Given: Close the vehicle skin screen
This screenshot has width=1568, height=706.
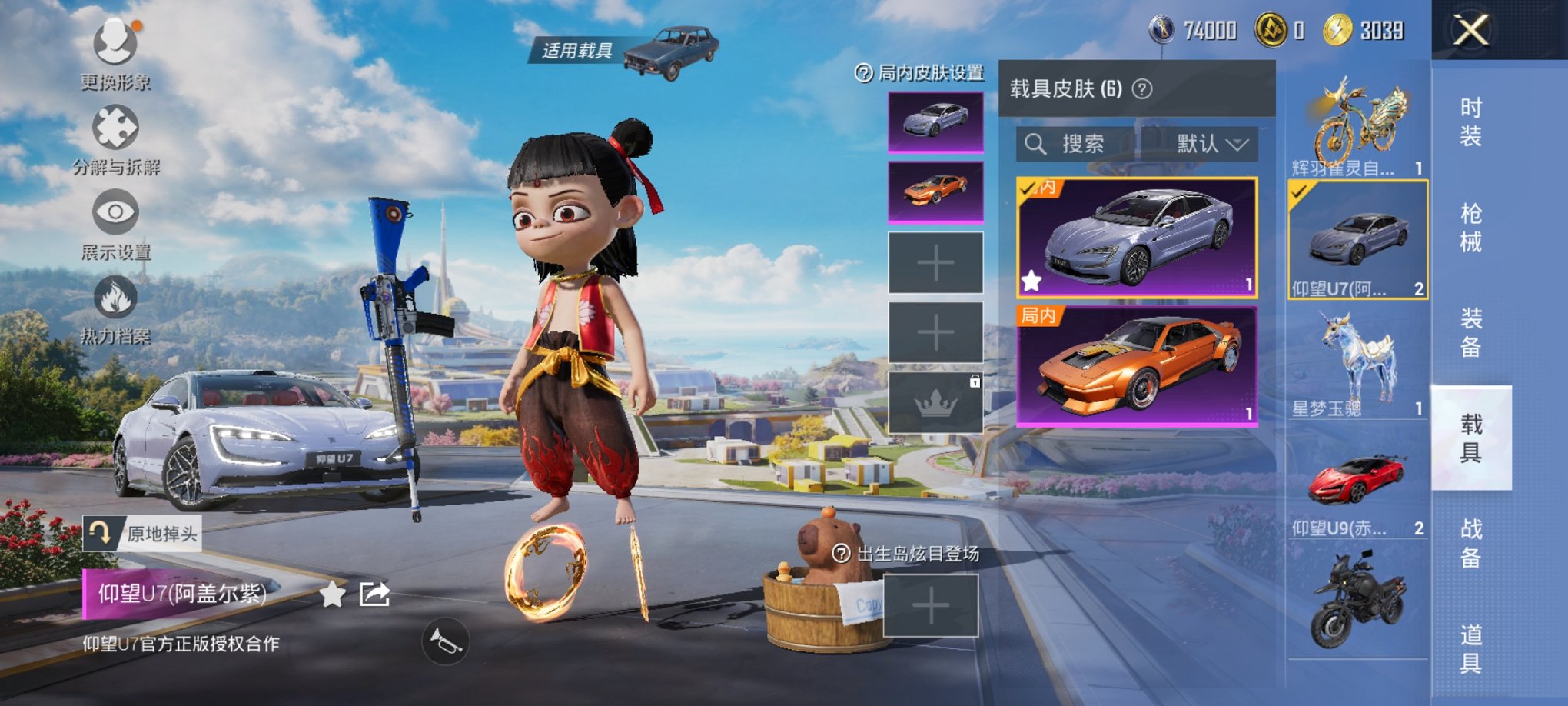Looking at the screenshot, I should 1470,31.
